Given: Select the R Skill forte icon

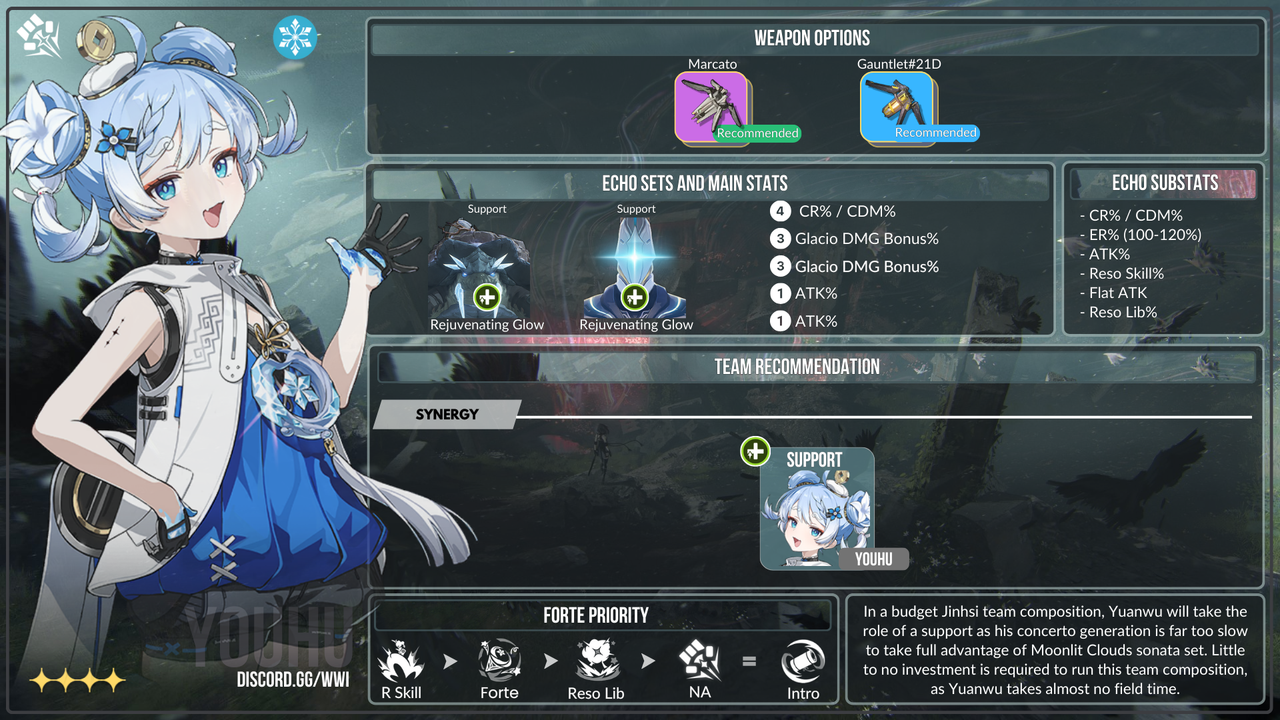Looking at the screenshot, I should coord(401,661).
